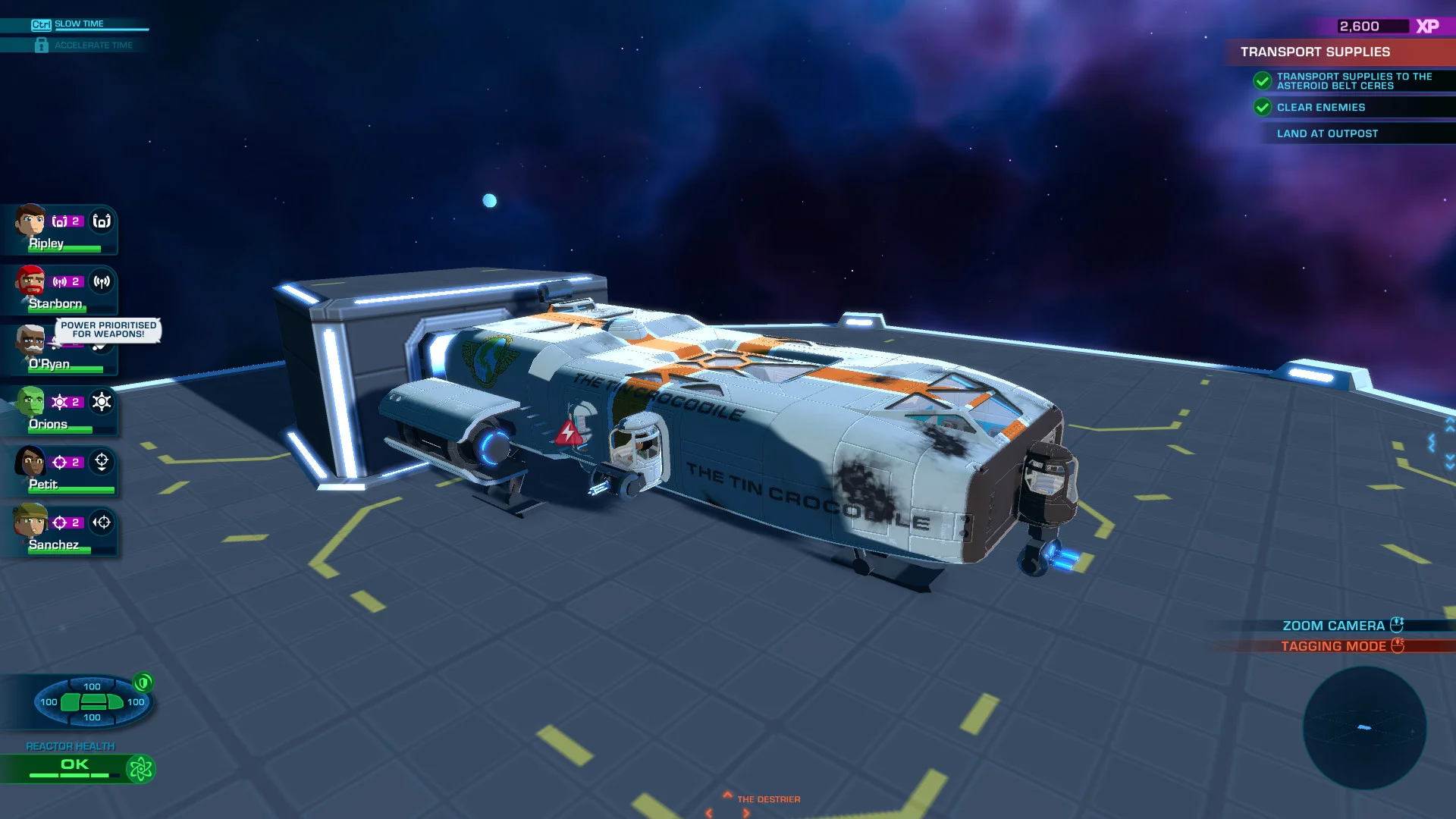The width and height of the screenshot is (1456, 819).
Task: Select Sanchez's turret gunner icon
Action: [x=102, y=523]
